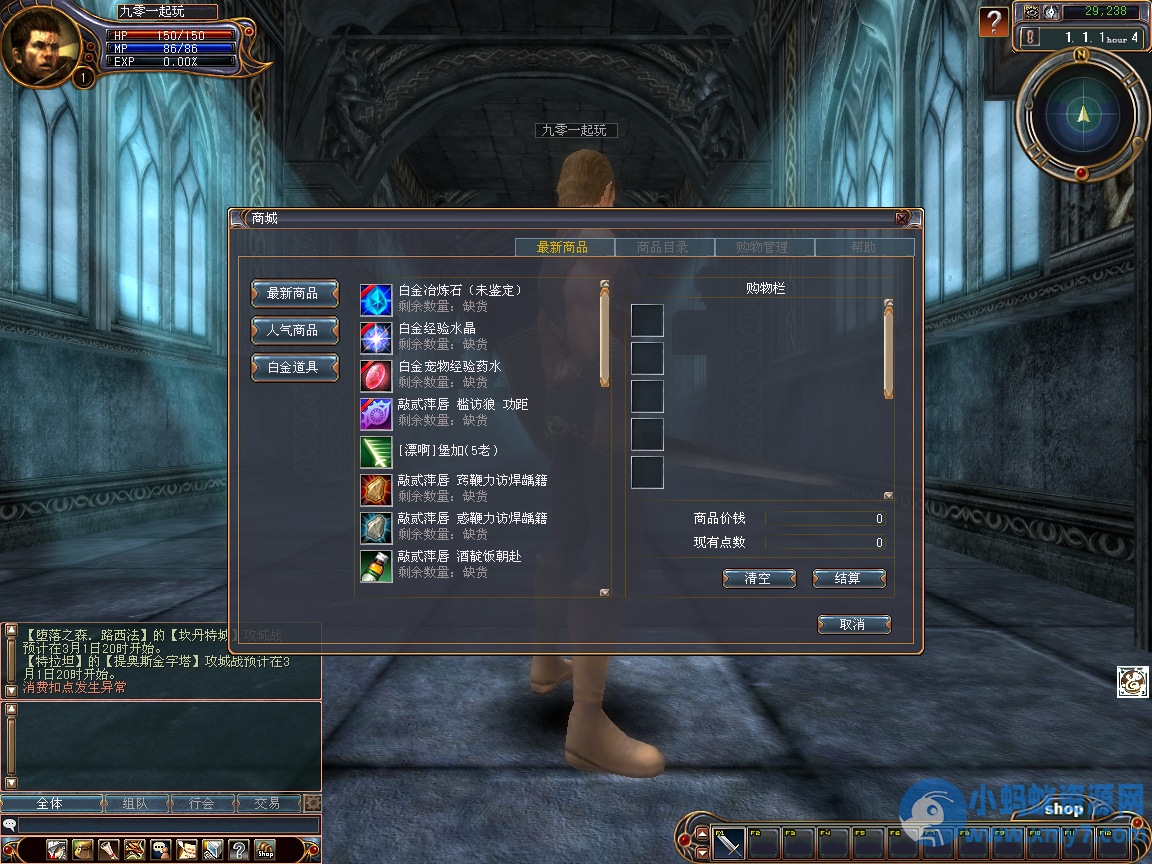Viewport: 1152px width, 864px height.
Task: Cancel the shop with 取消
Action: coord(853,624)
